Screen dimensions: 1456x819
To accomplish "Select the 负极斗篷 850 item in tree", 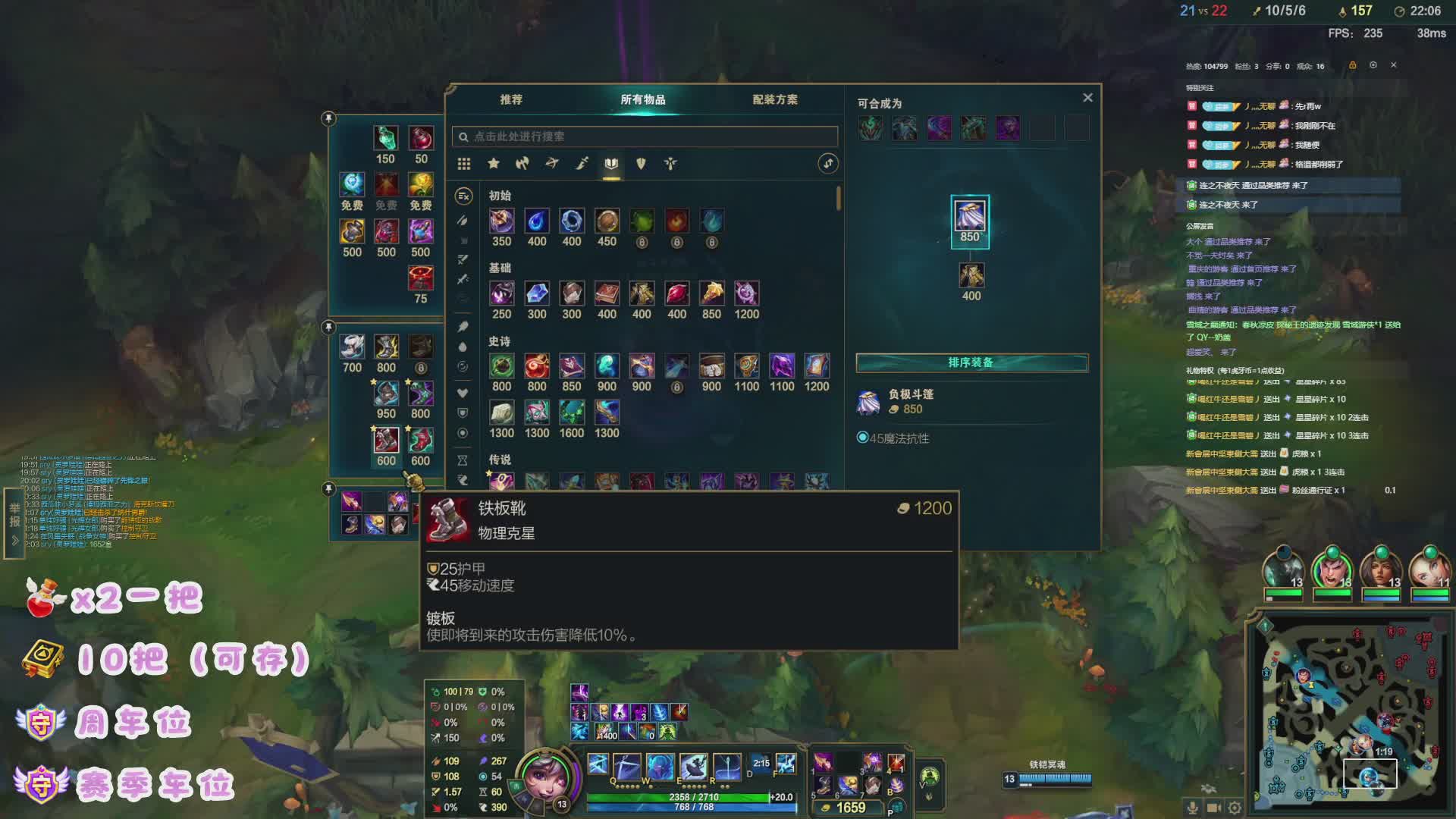I will pyautogui.click(x=970, y=215).
